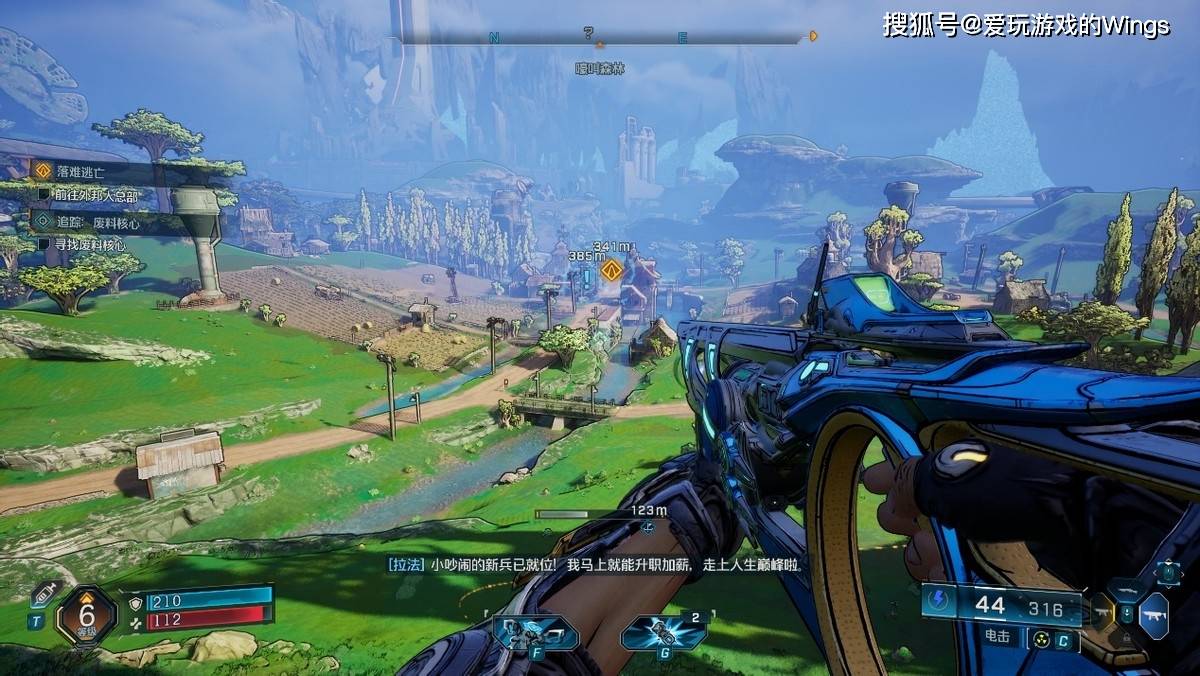Activate the action skill icon labeled F

click(x=535, y=634)
